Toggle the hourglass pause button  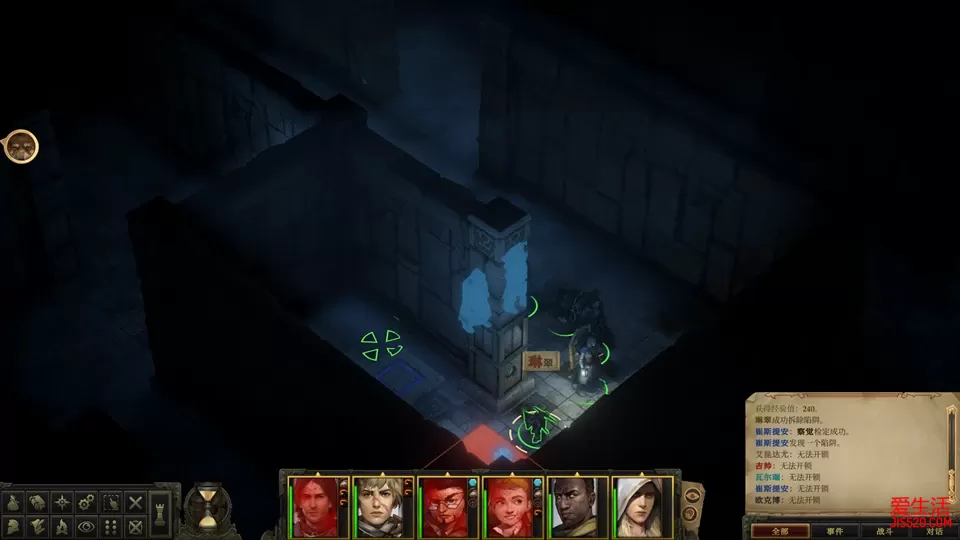pos(207,507)
